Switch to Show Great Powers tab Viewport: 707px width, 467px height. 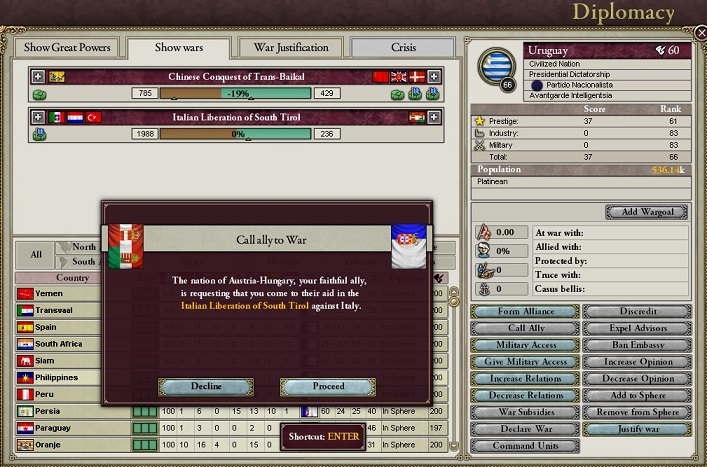click(x=68, y=47)
